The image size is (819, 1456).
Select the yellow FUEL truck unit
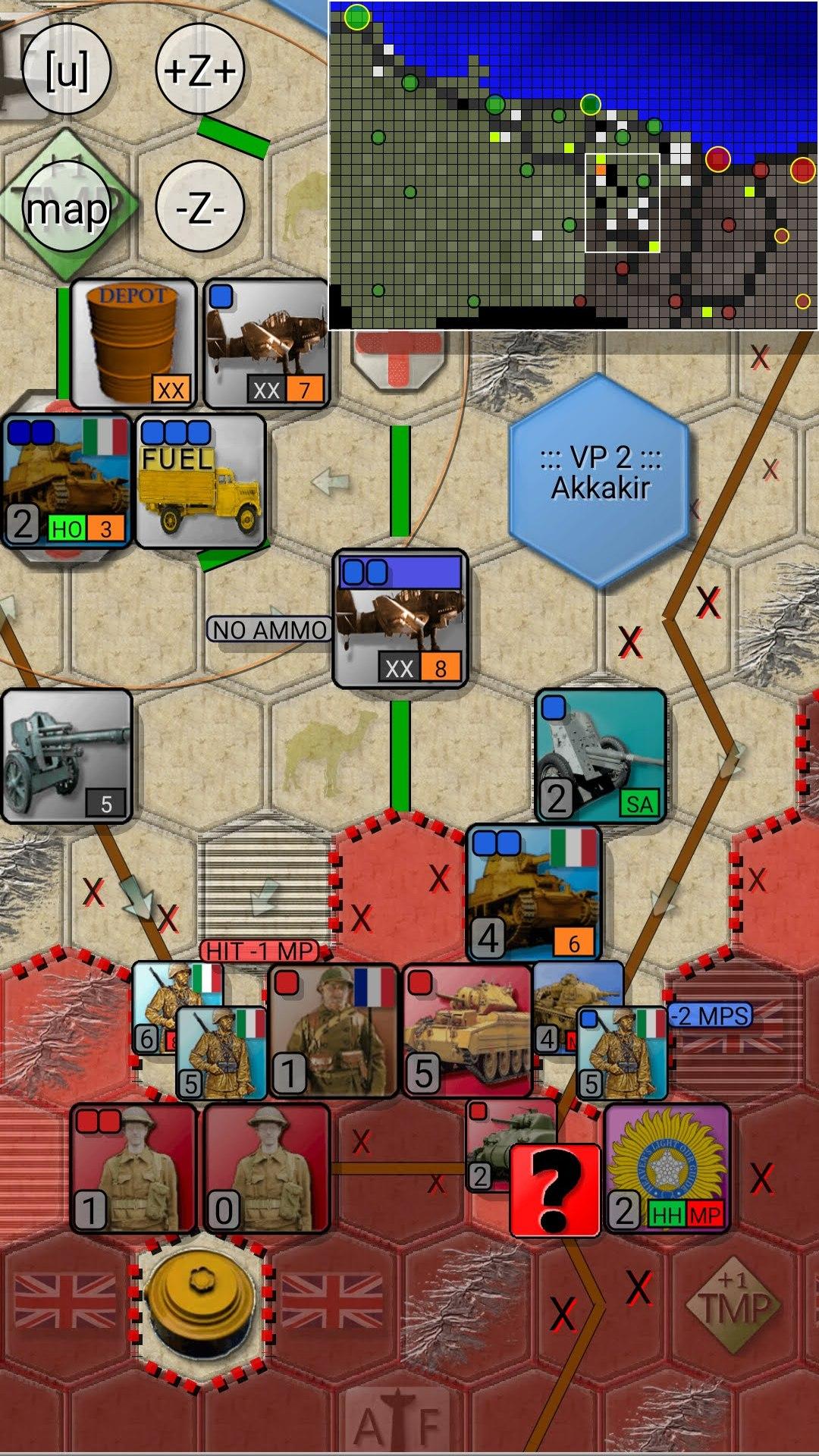pos(201,481)
